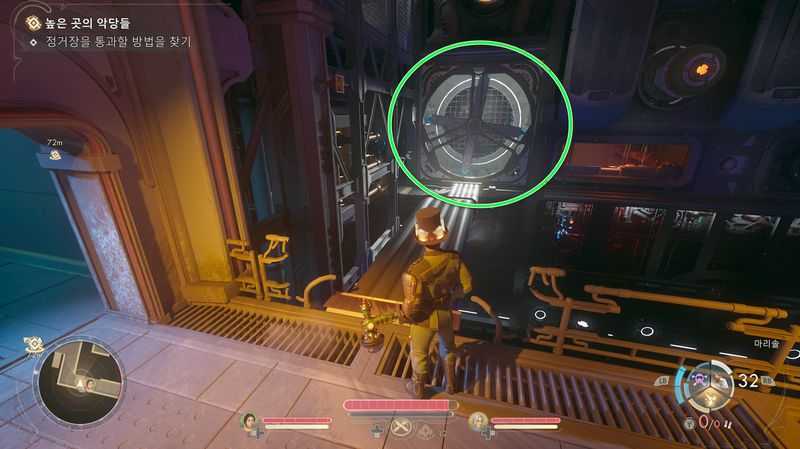
Task: Select the left companion portrait
Action: [x=250, y=421]
